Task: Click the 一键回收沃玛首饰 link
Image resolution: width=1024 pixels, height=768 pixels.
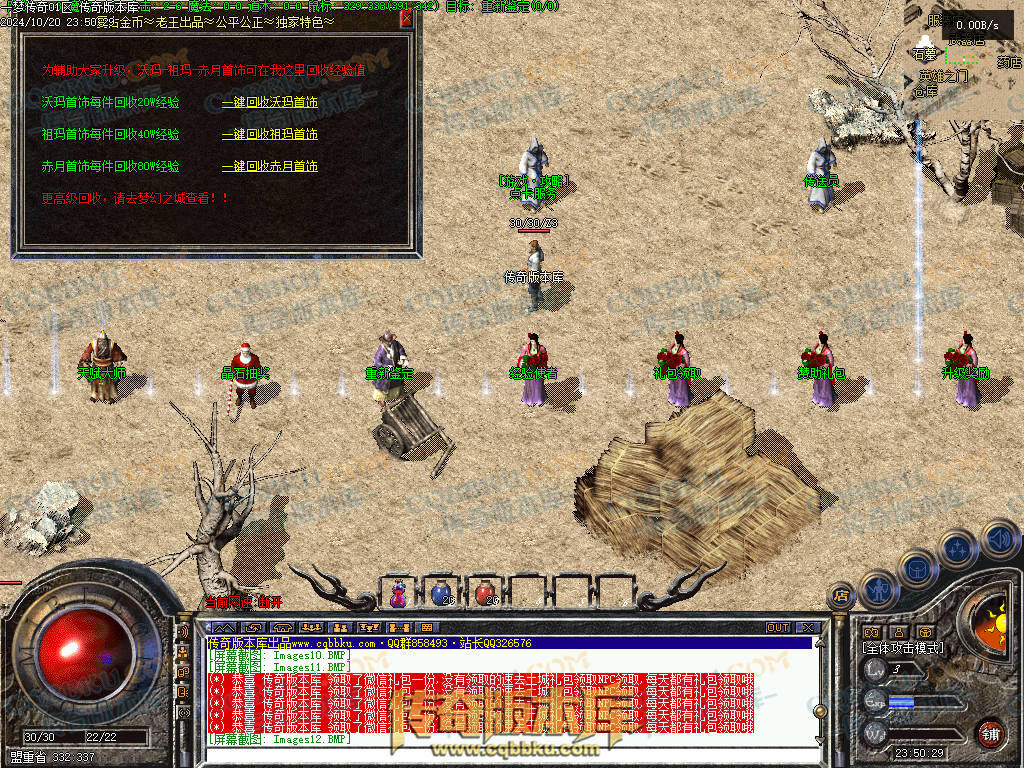Action: (x=269, y=102)
